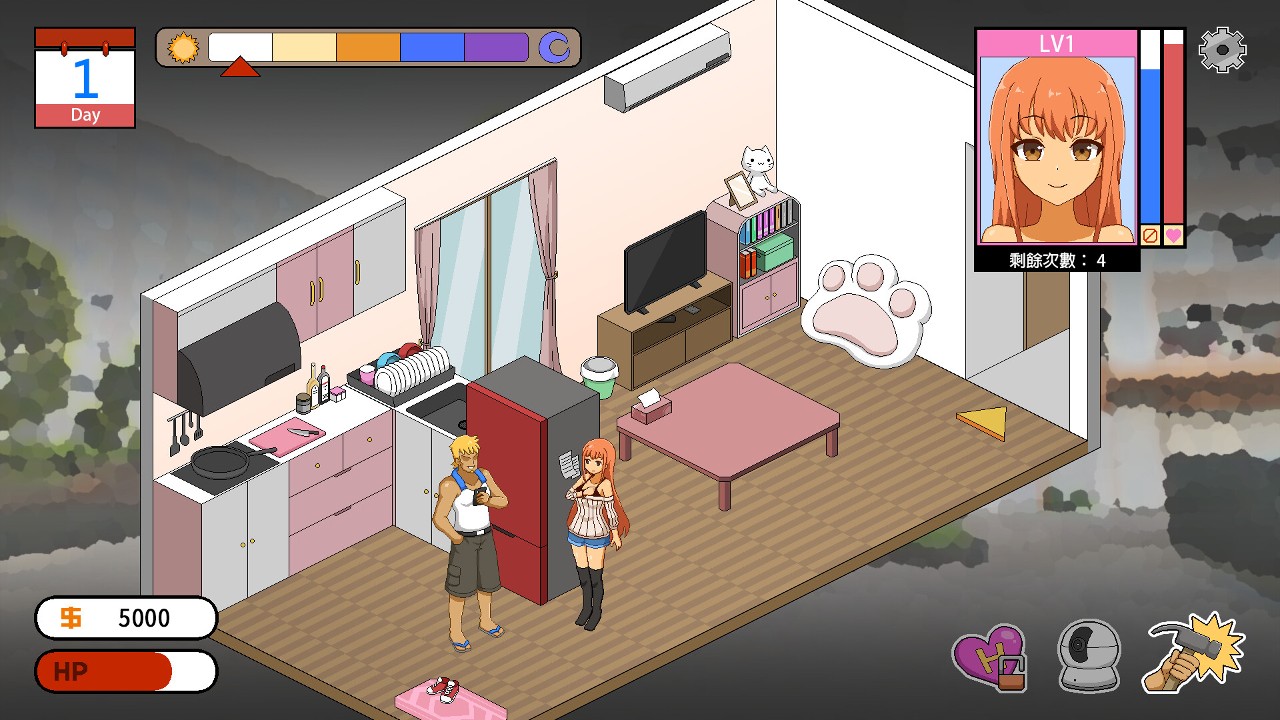Open the purple heart lock icon
1280x720 pixels.
[x=988, y=657]
